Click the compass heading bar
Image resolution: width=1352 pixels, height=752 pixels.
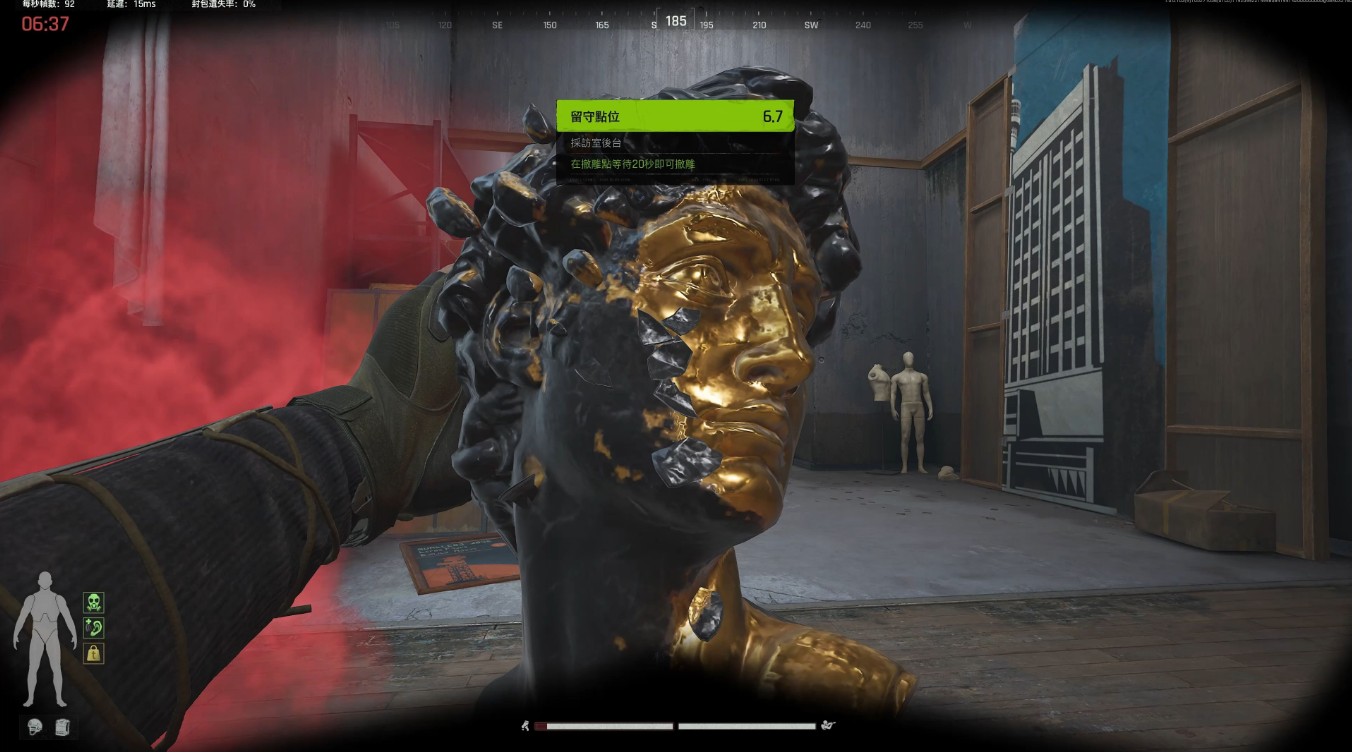pyautogui.click(x=676, y=22)
